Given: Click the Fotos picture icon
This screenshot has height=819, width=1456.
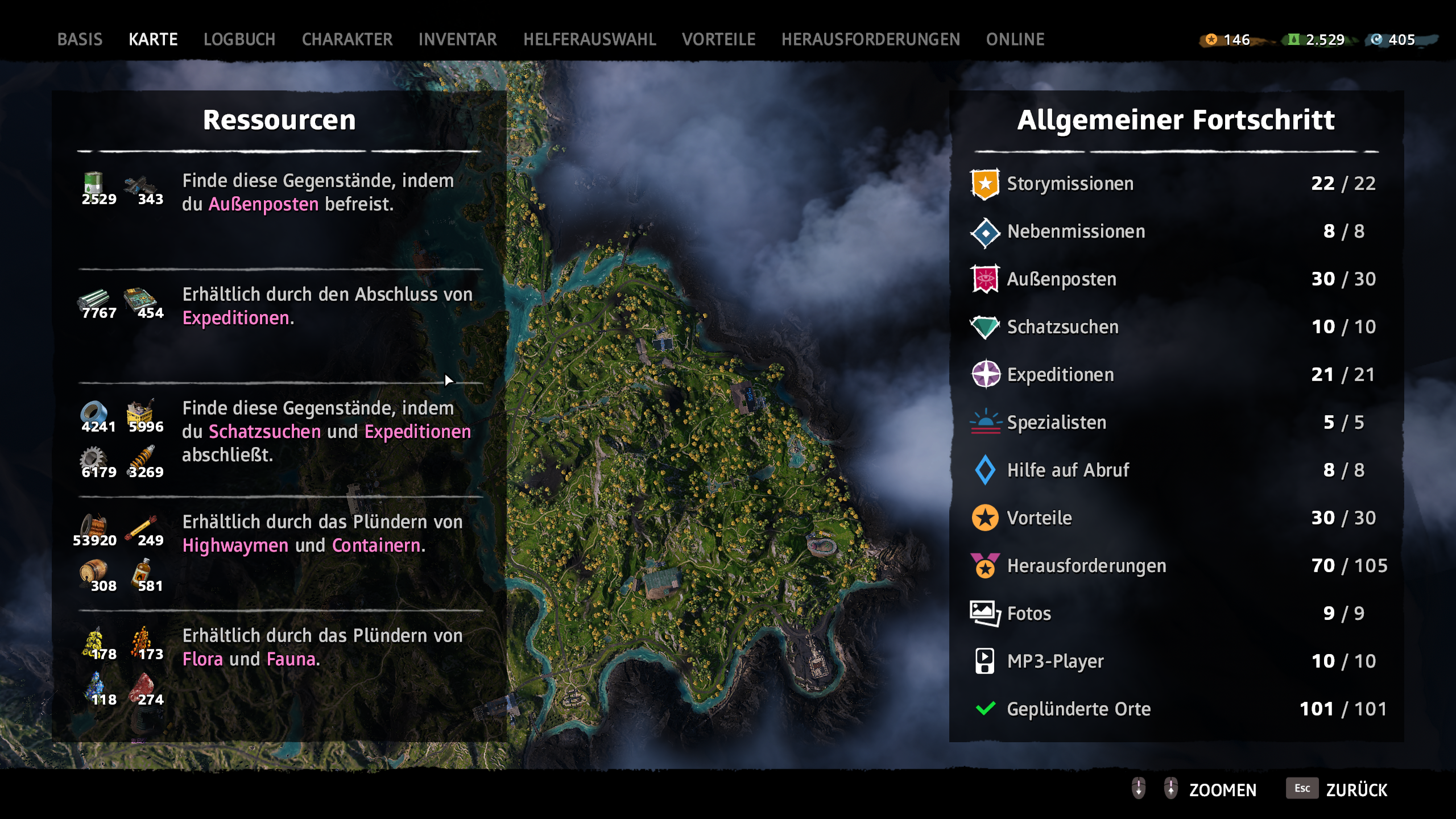Looking at the screenshot, I should click(983, 613).
